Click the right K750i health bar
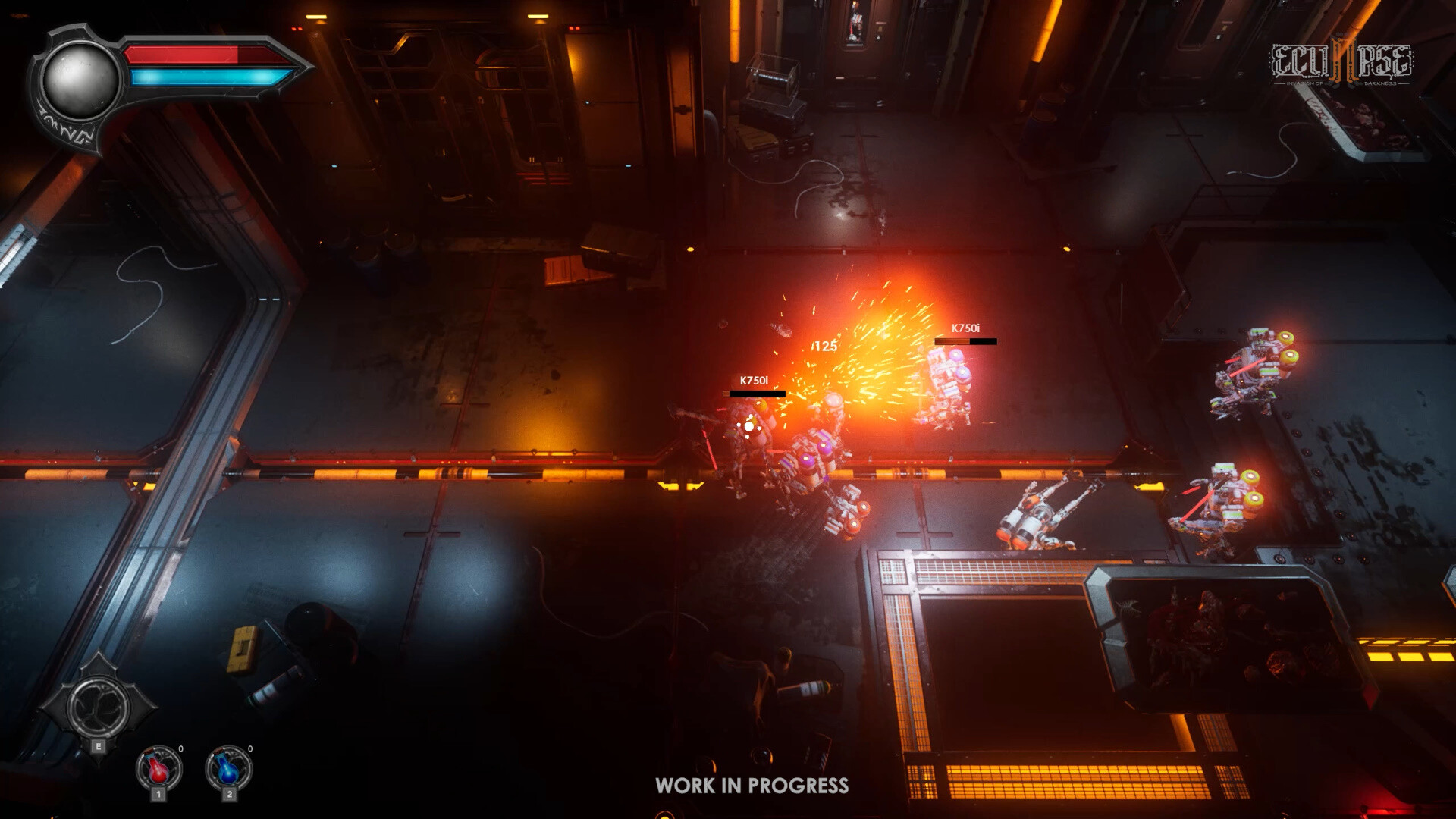1456x819 pixels. [x=965, y=343]
